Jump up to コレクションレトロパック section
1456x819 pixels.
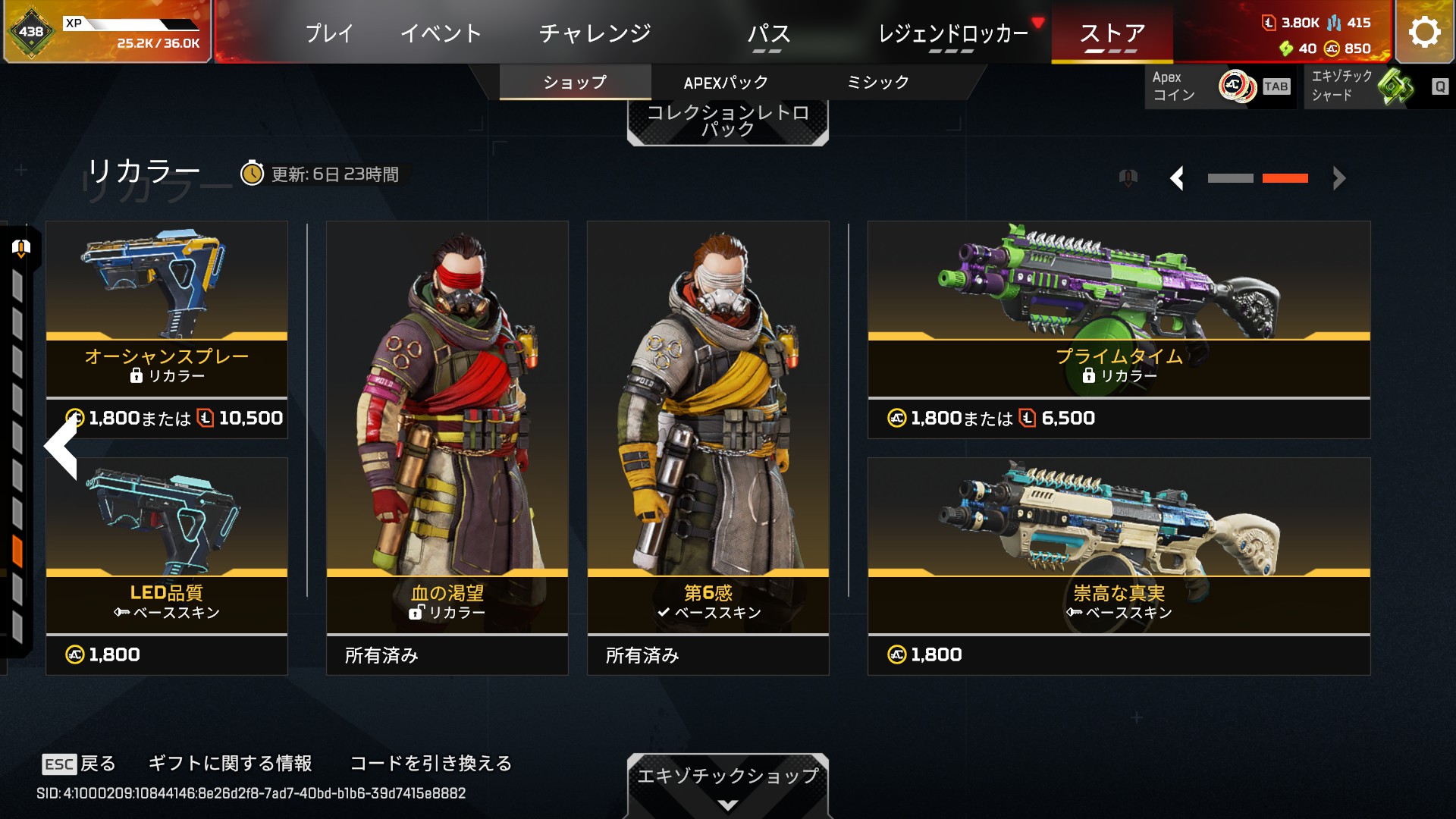click(727, 121)
